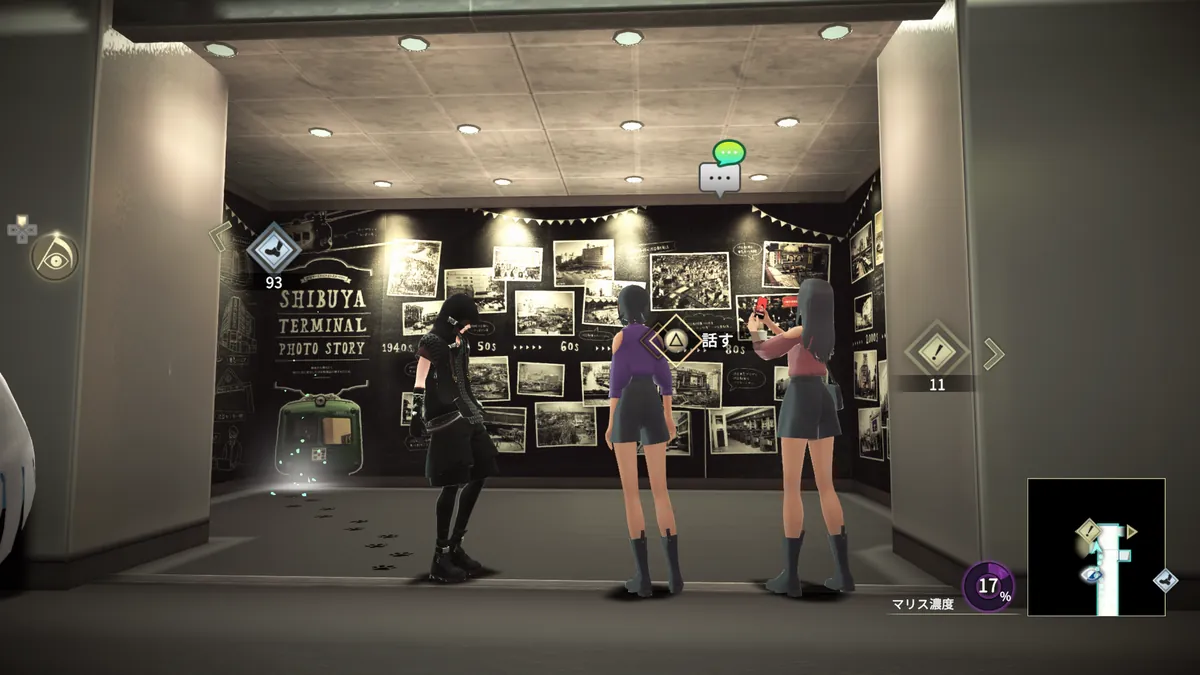The width and height of the screenshot is (1200, 675).
Task: Open the minimap
Action: tap(1096, 546)
